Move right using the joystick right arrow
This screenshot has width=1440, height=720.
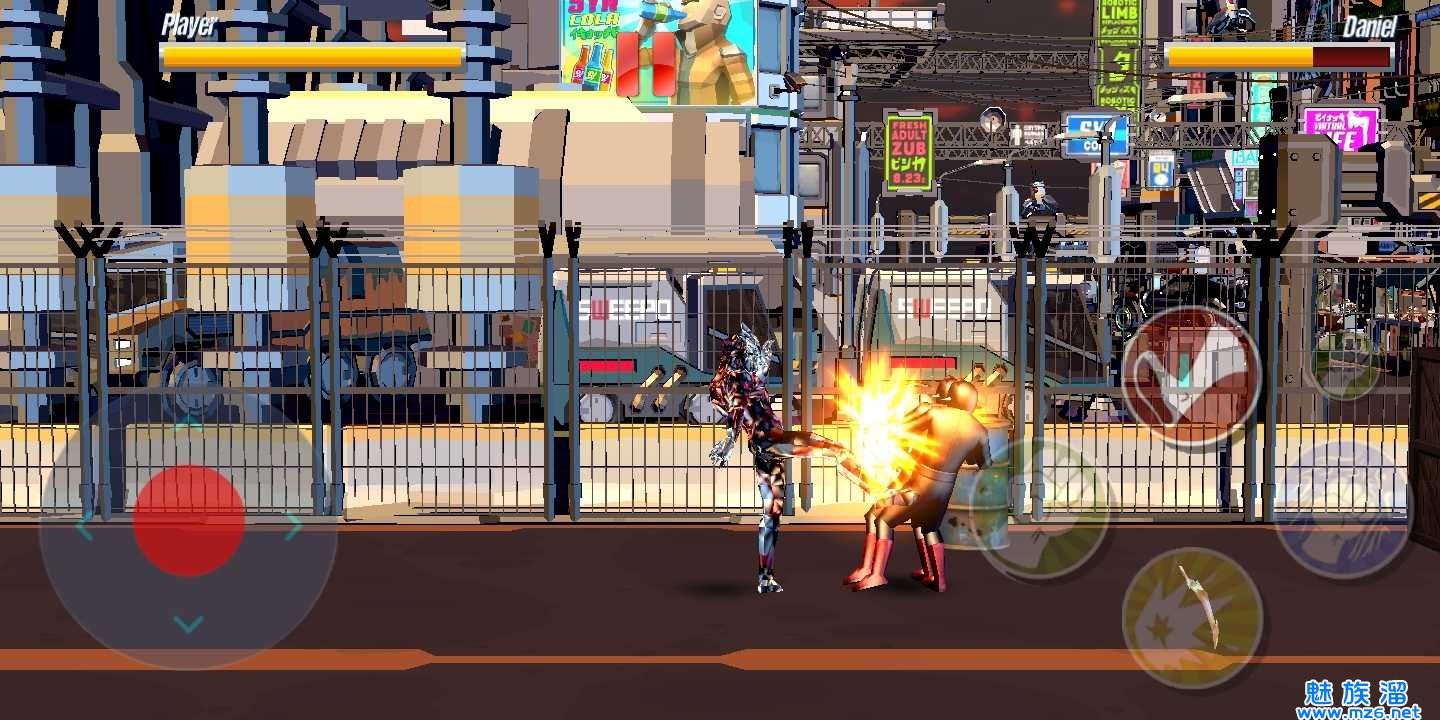tap(292, 526)
